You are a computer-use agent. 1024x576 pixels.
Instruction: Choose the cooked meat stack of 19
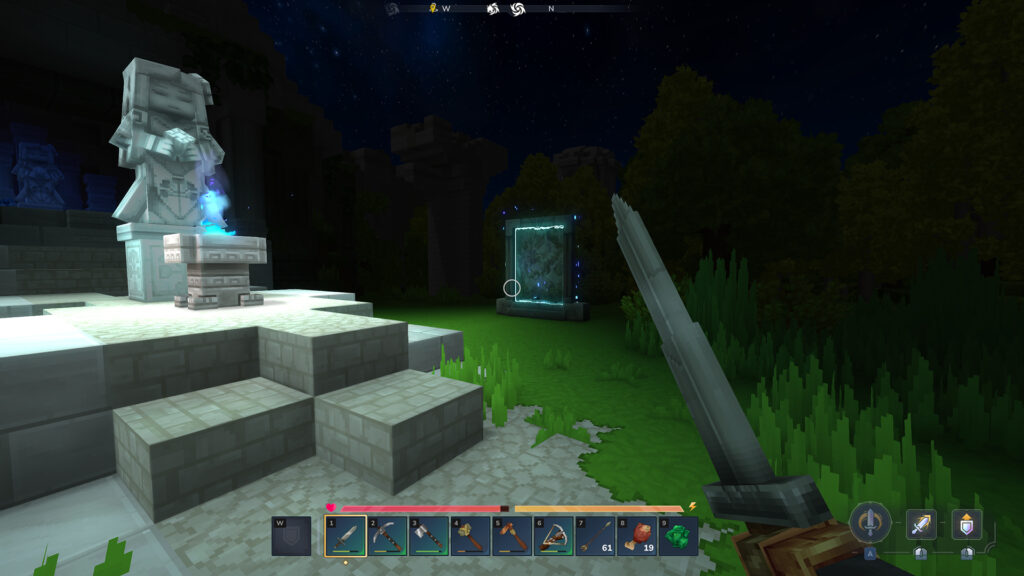point(637,535)
